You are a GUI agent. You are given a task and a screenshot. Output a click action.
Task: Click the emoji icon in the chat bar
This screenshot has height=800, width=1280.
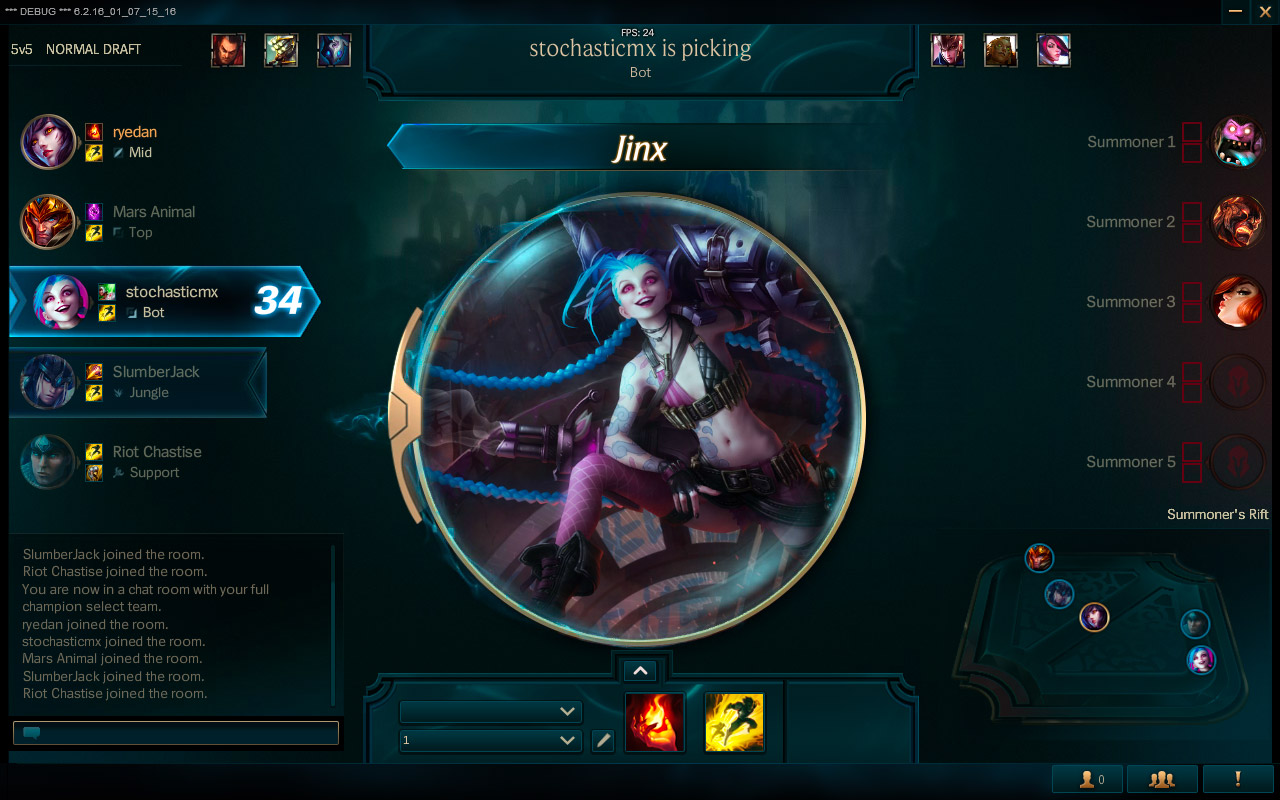(31, 732)
